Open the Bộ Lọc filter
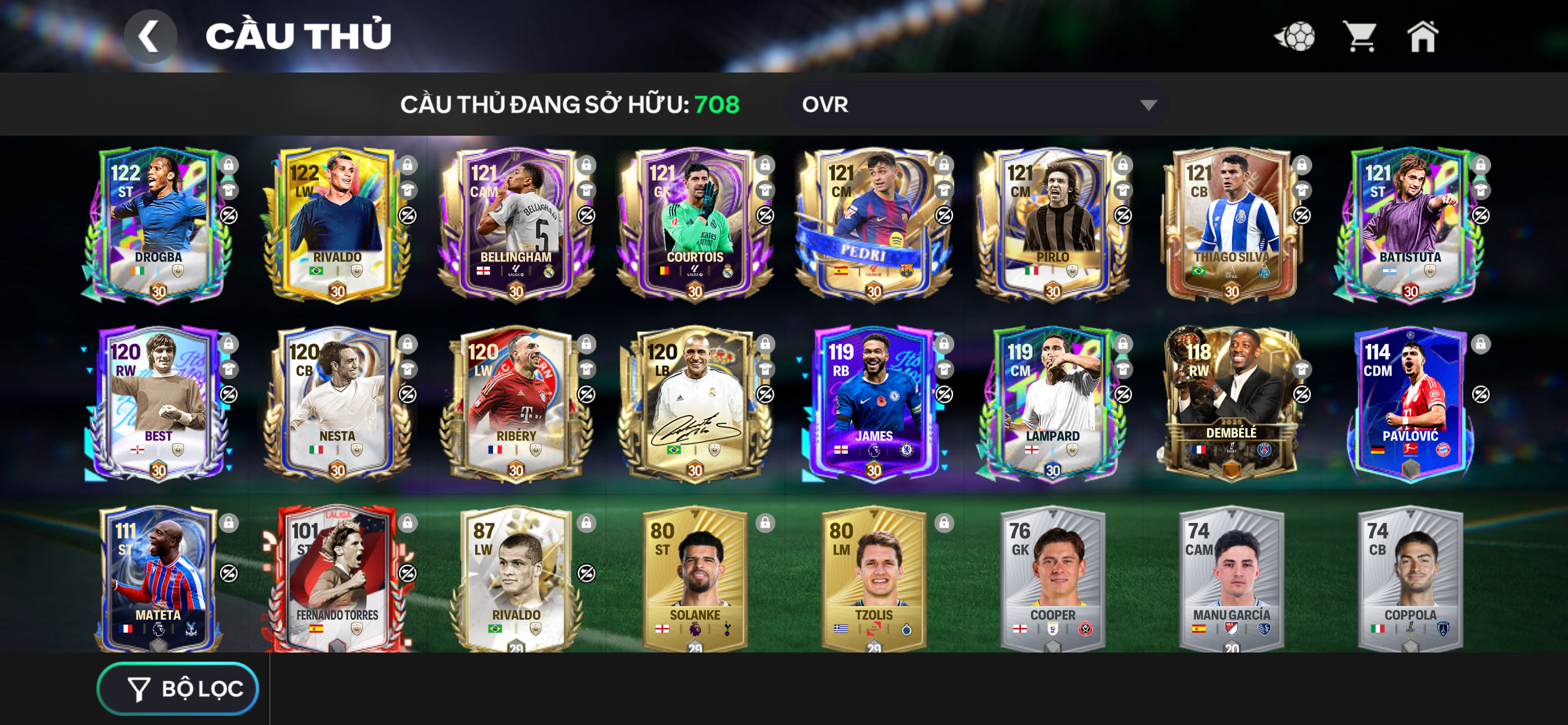The image size is (1568, 725). pos(178,688)
